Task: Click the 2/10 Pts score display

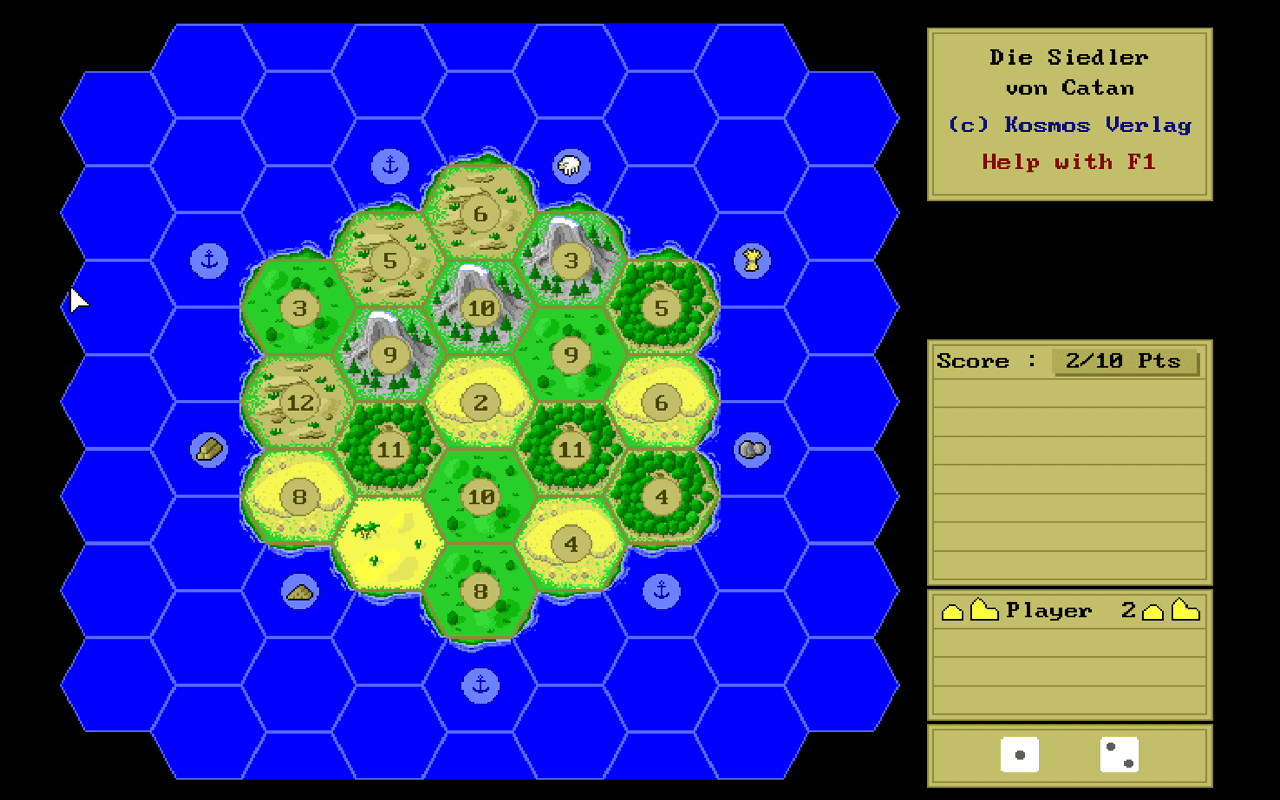Action: tap(1126, 361)
